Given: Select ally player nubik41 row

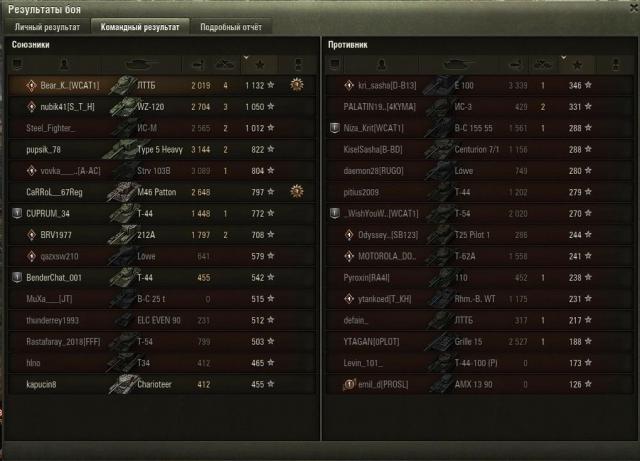Looking at the screenshot, I should 160,106.
